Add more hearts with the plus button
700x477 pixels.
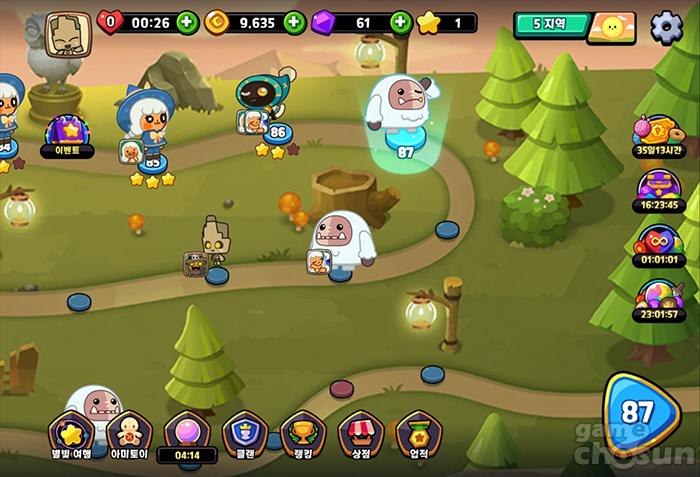coord(187,22)
